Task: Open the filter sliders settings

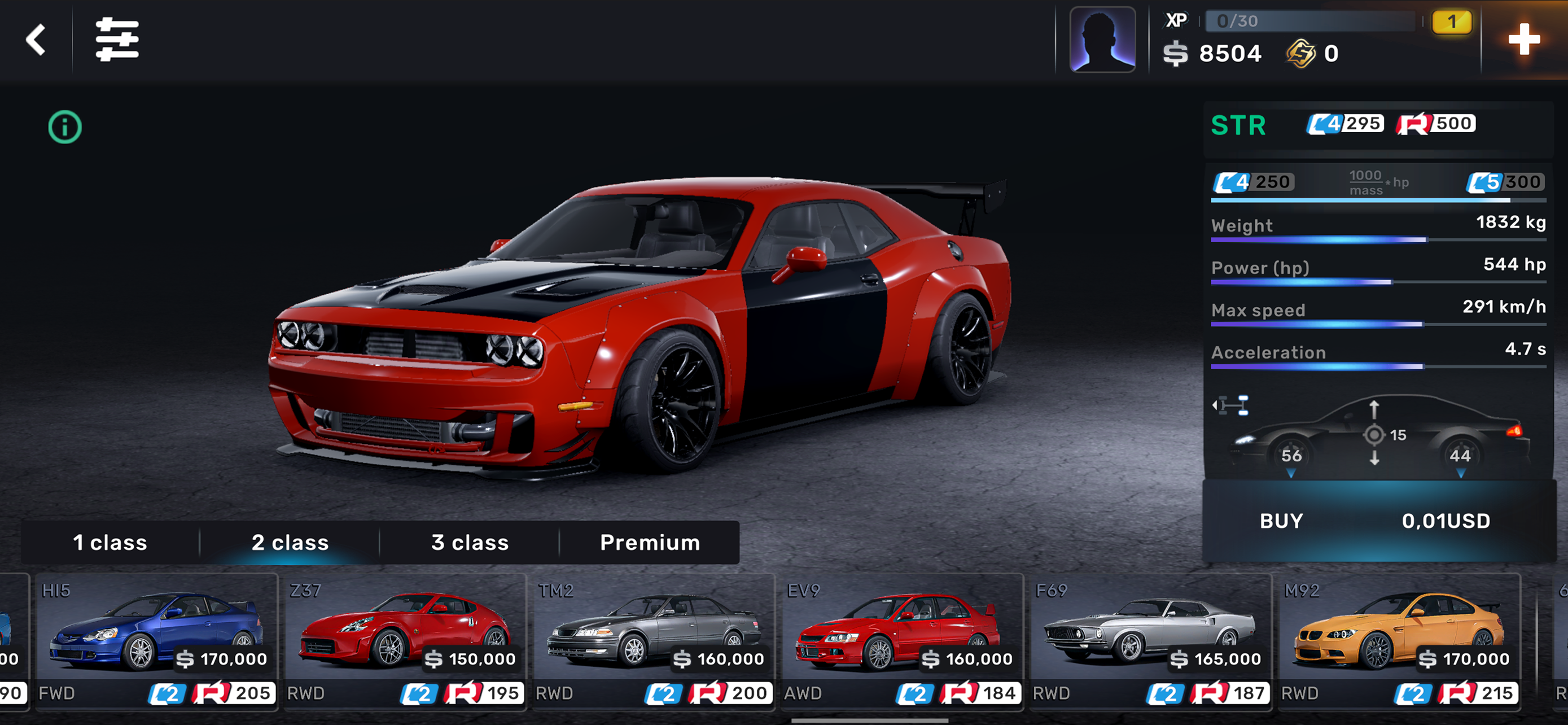Action: [x=117, y=40]
